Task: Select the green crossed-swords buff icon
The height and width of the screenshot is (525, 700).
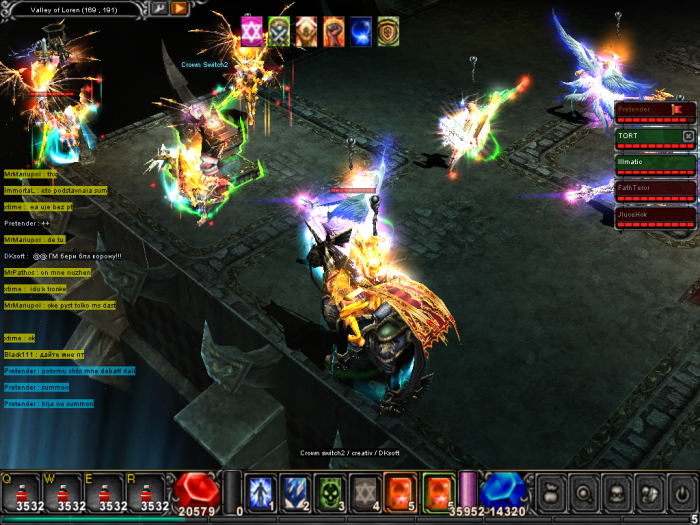Action: tap(279, 31)
